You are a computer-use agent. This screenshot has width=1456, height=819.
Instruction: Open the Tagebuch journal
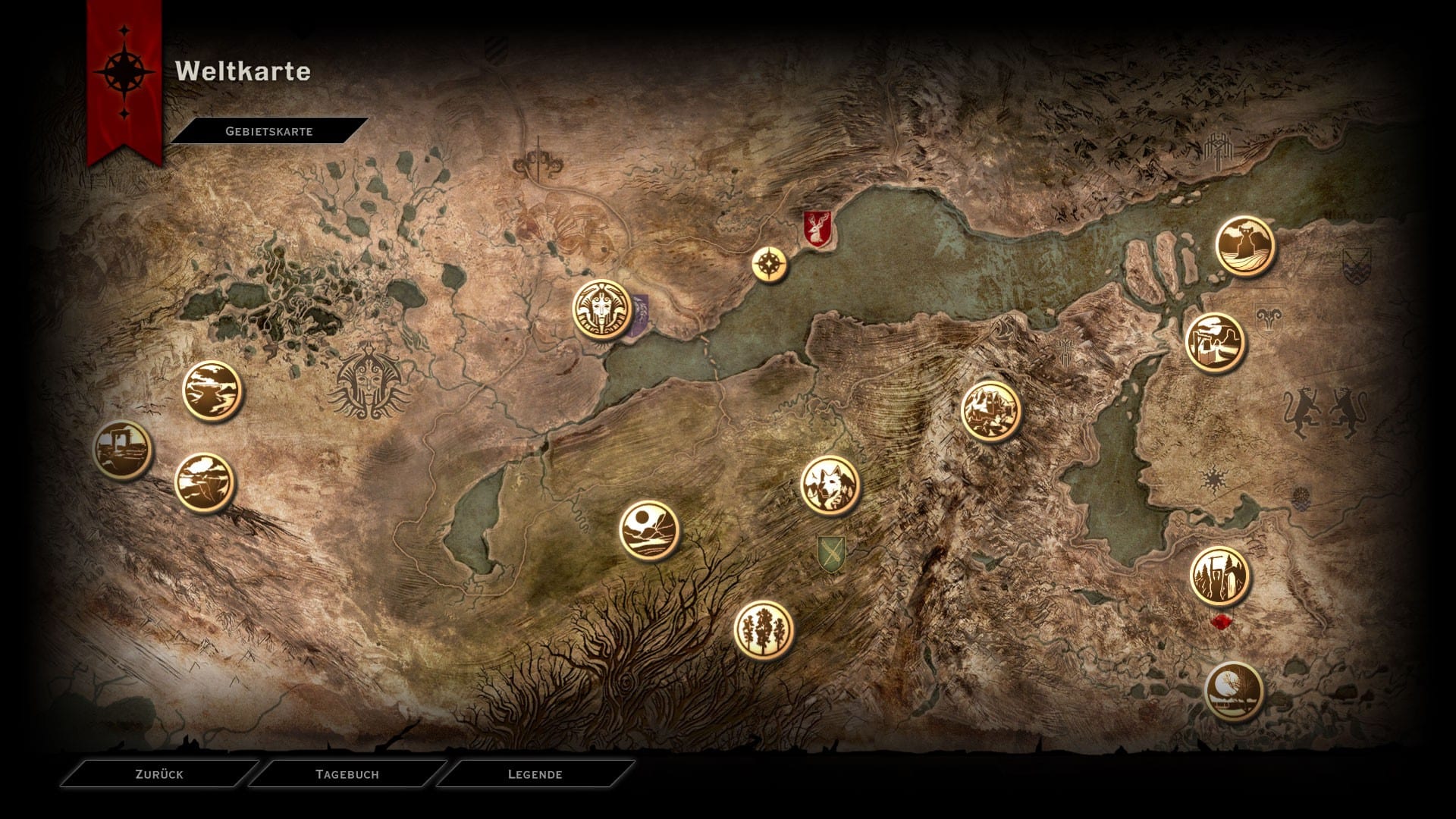[347, 774]
